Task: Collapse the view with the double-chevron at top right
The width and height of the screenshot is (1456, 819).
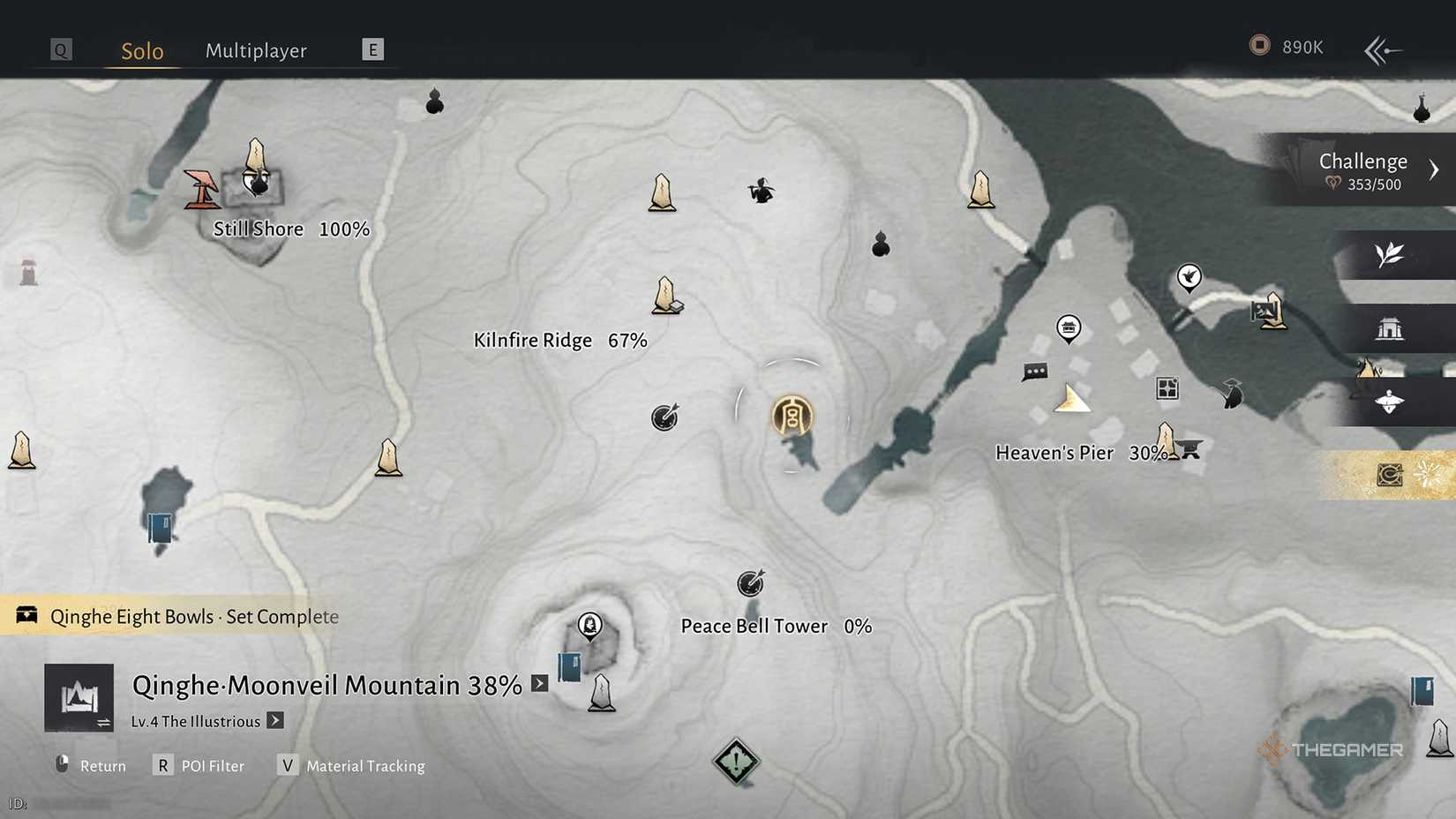Action: pos(1384,50)
